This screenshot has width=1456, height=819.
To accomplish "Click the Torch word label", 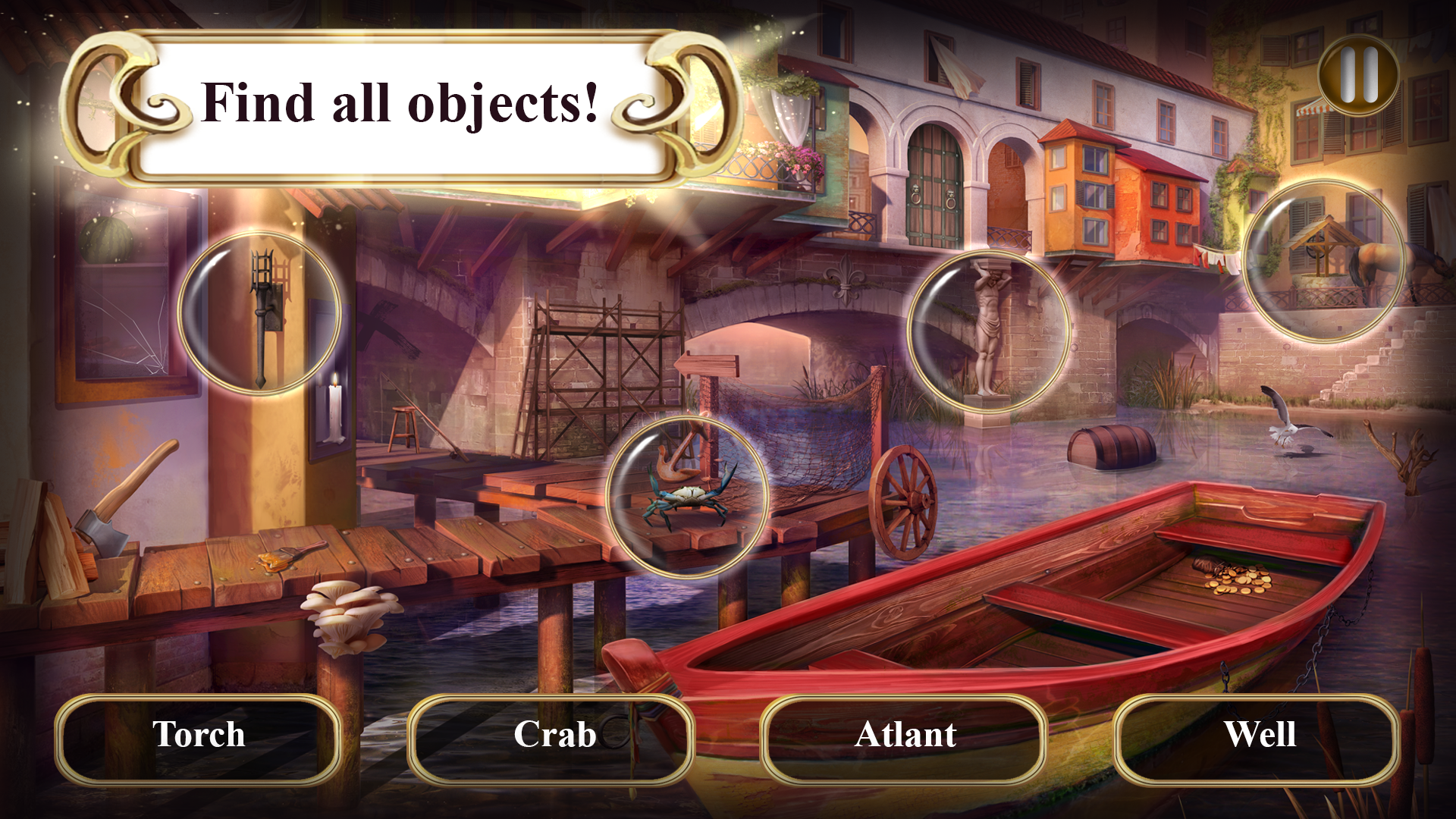I will click(x=199, y=734).
